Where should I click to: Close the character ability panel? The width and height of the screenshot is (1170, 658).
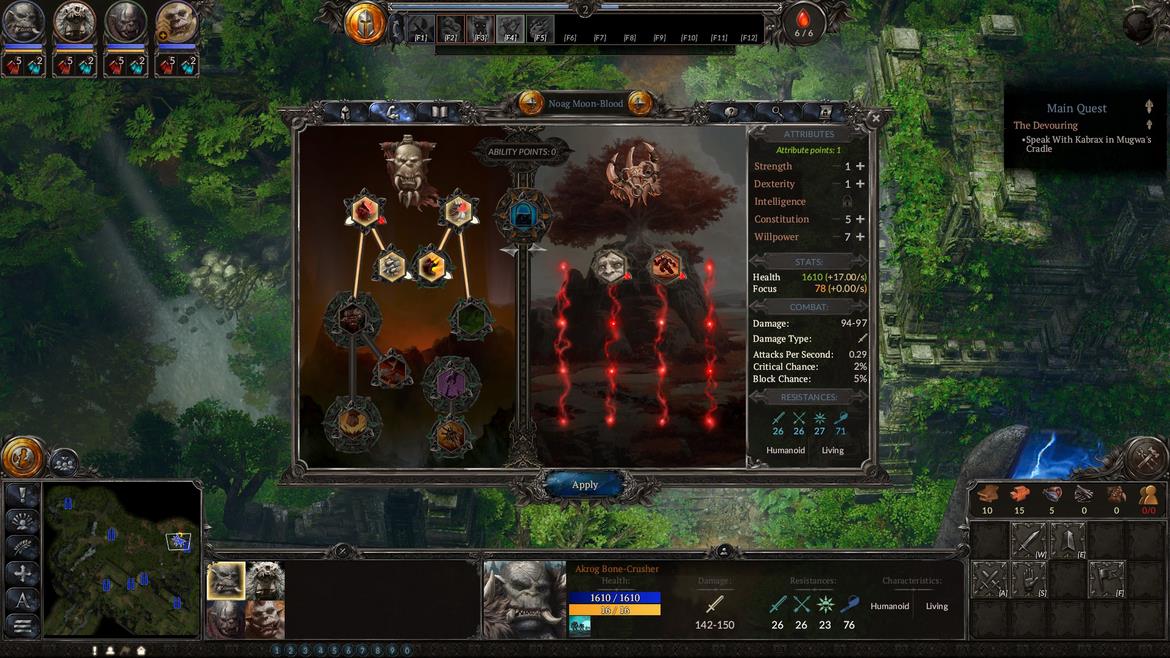pyautogui.click(x=876, y=118)
